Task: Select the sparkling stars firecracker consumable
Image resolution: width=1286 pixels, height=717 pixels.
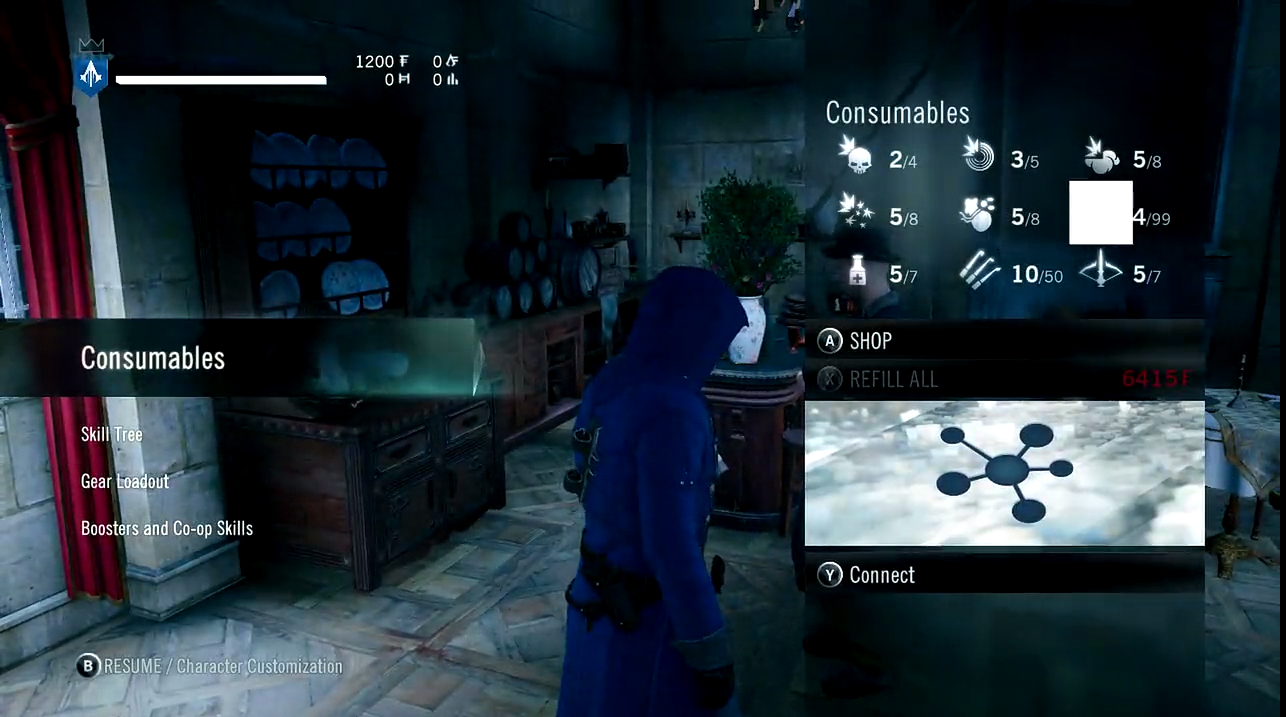Action: [x=857, y=214]
